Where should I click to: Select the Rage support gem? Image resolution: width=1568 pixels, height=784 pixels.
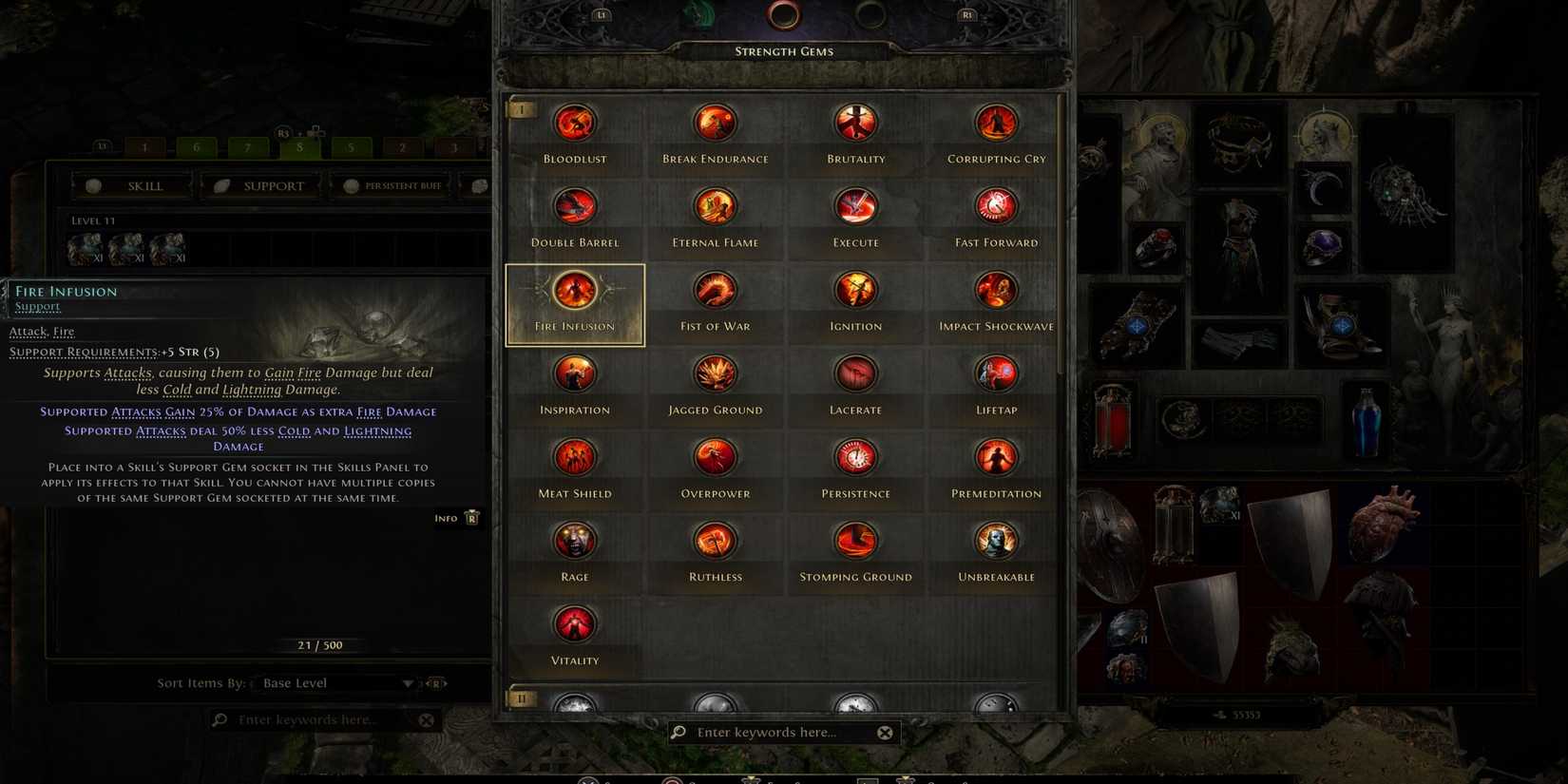pyautogui.click(x=575, y=540)
